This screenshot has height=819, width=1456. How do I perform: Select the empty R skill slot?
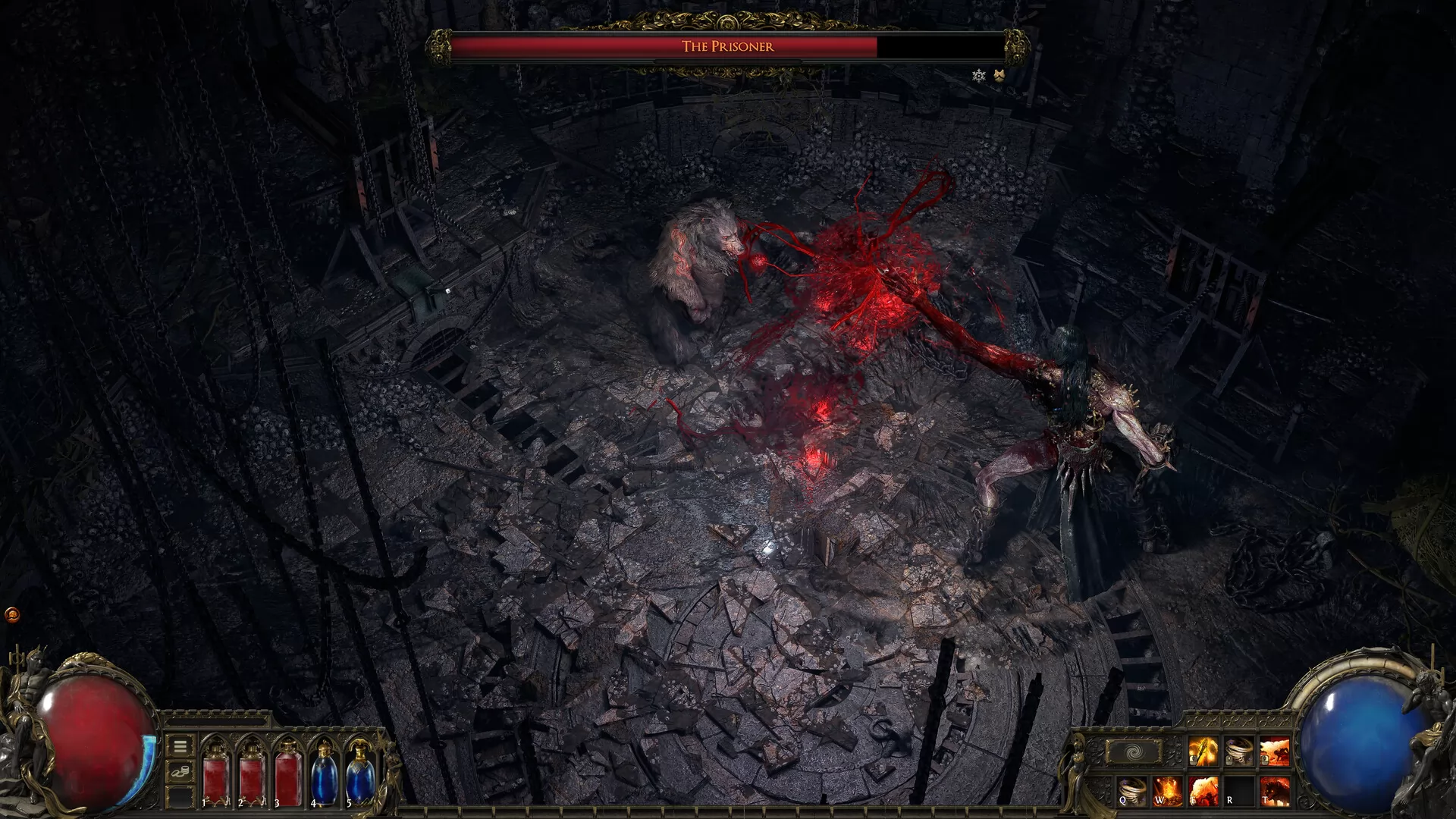[x=1238, y=791]
